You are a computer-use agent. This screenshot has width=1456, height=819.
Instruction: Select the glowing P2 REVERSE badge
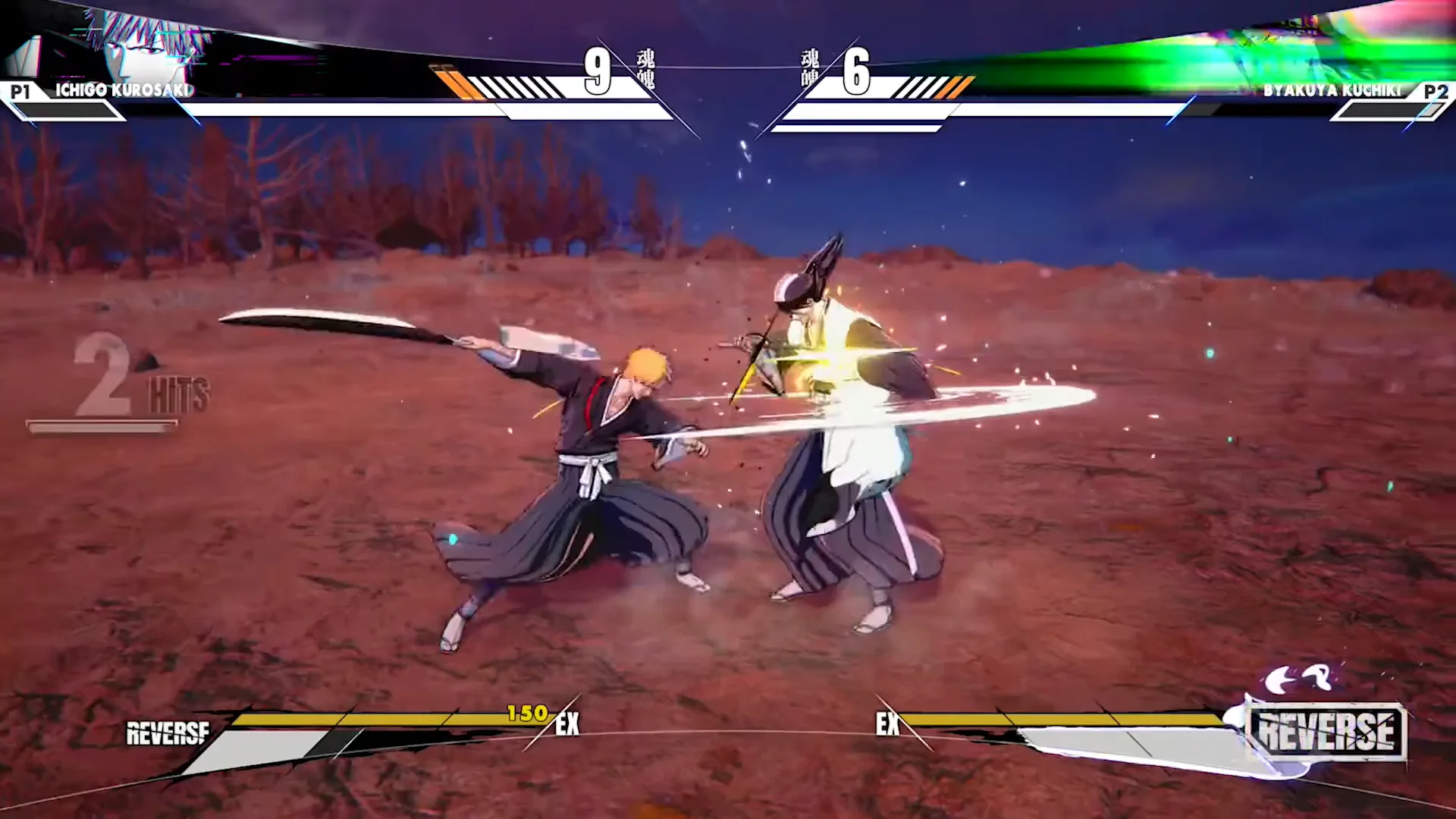tap(1326, 731)
